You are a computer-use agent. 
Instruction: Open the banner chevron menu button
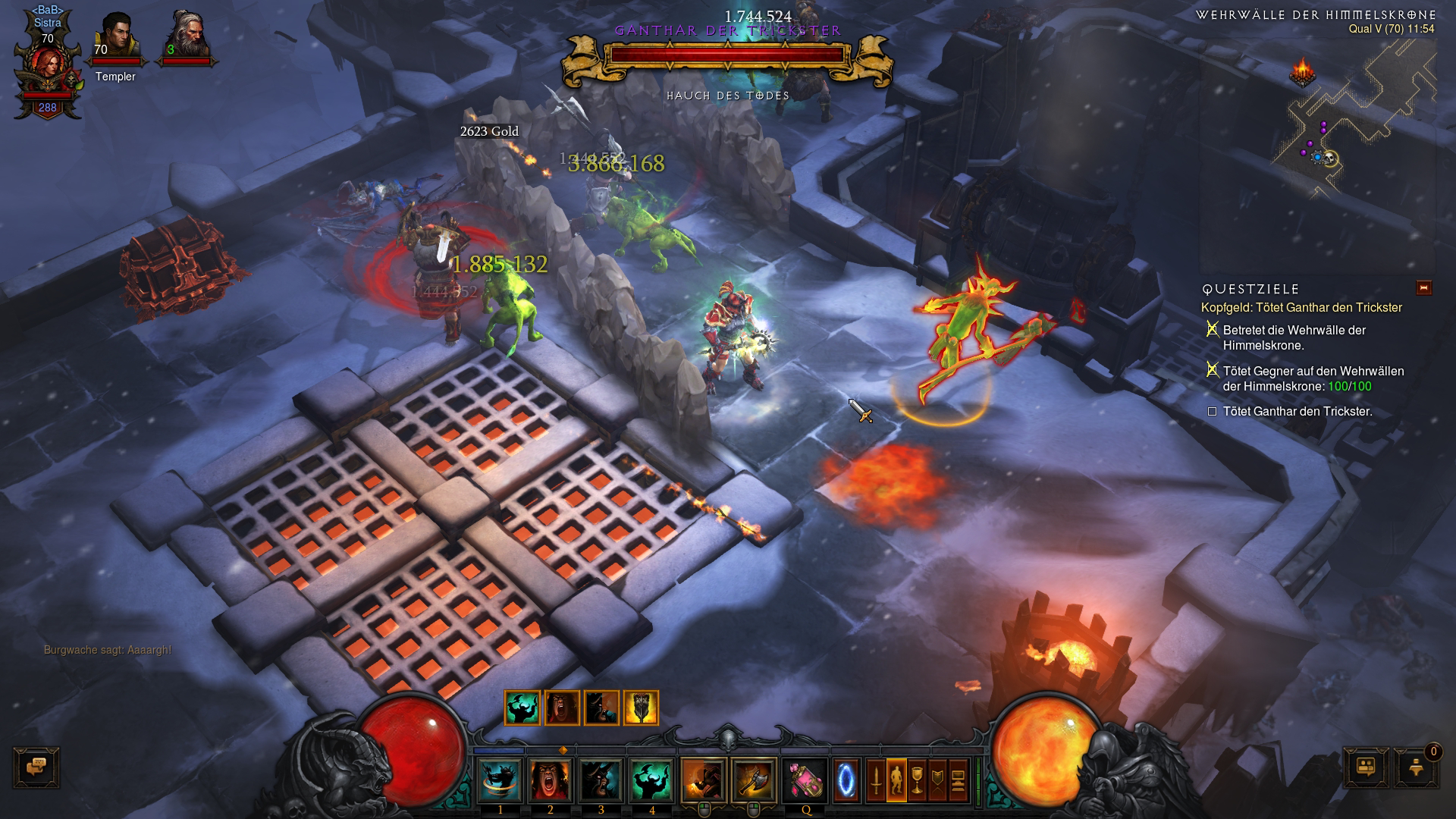[938, 780]
